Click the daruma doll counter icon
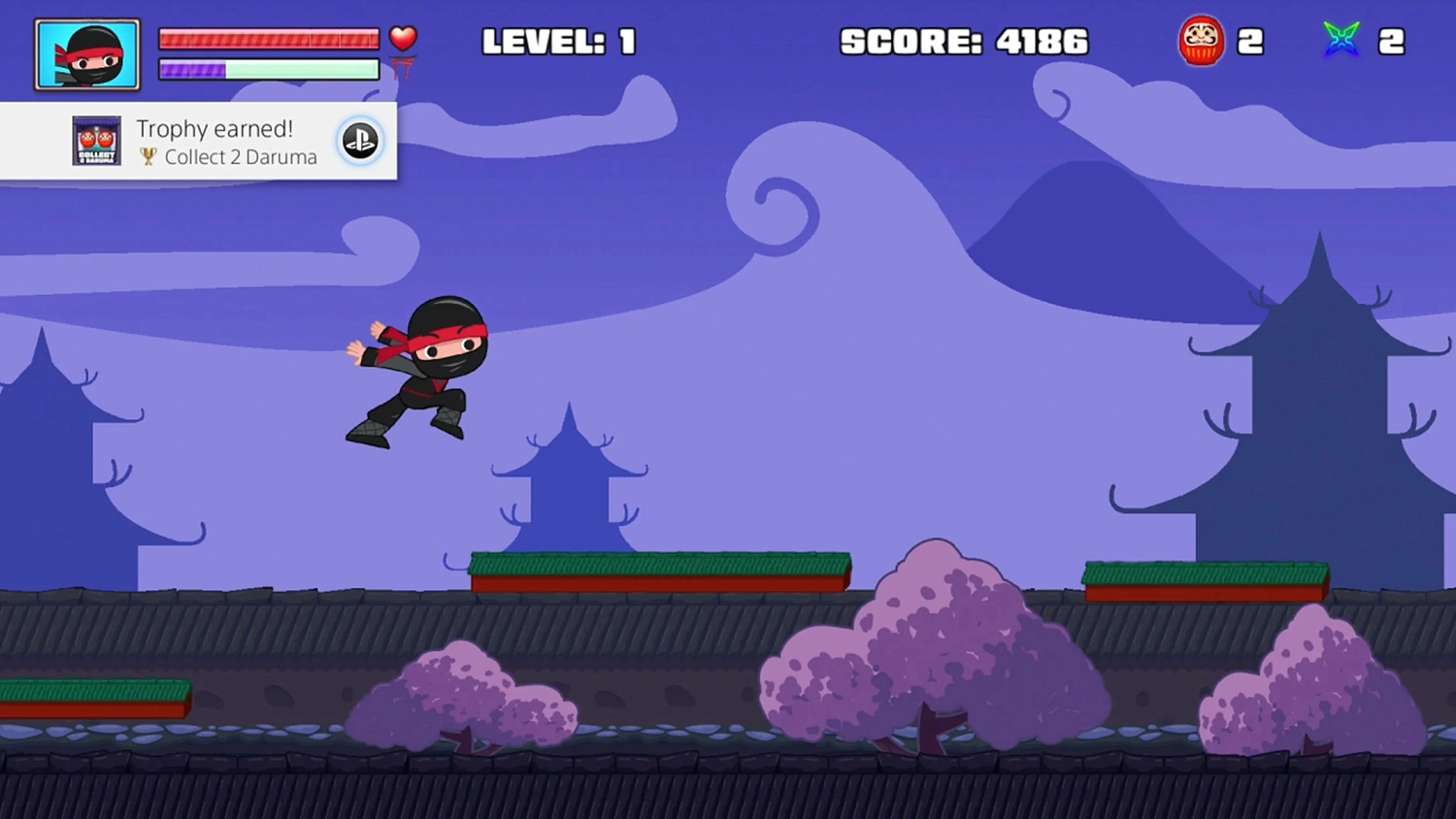The width and height of the screenshot is (1456, 819). [x=1202, y=40]
